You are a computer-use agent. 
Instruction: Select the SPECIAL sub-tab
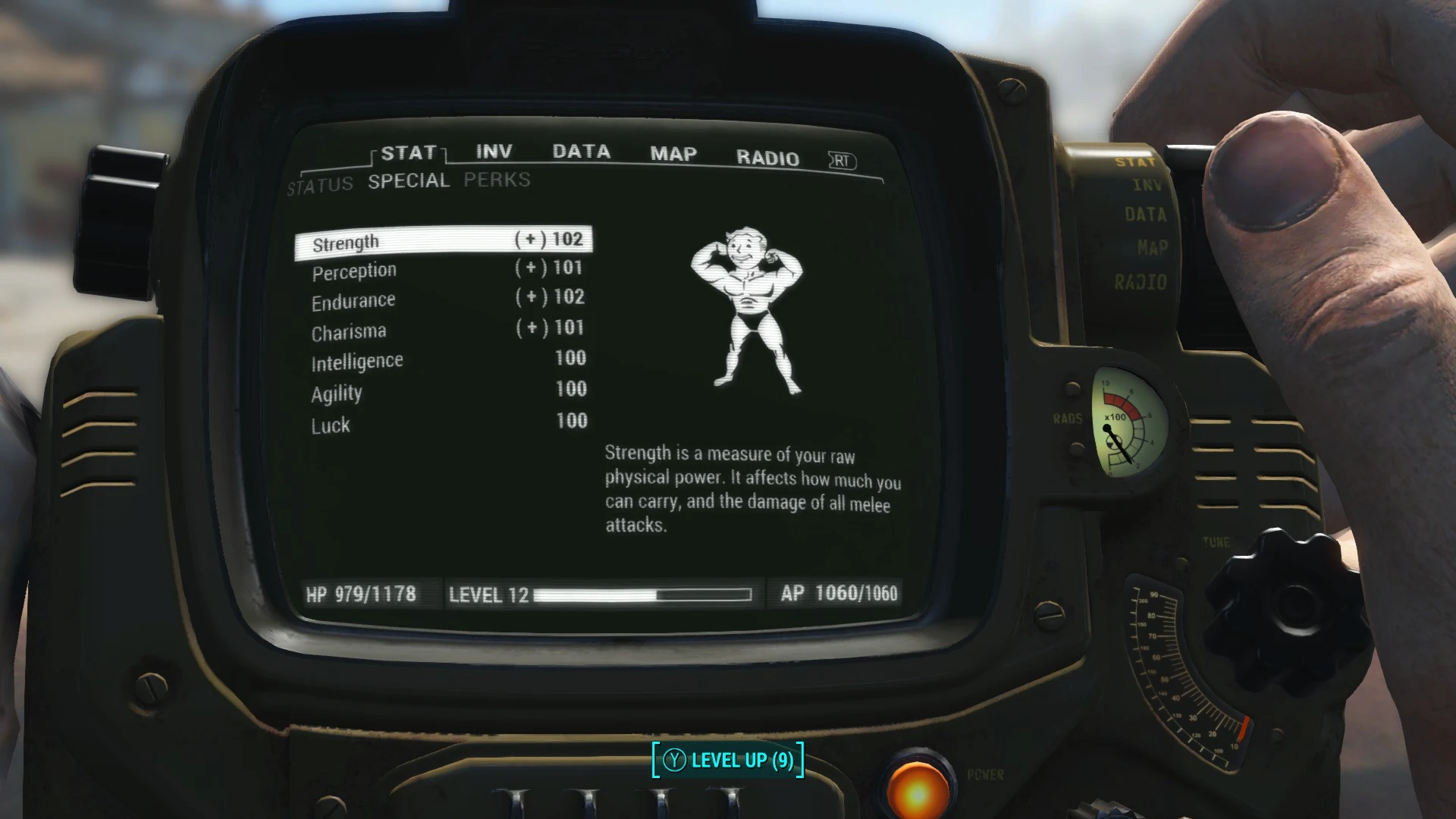point(409,181)
